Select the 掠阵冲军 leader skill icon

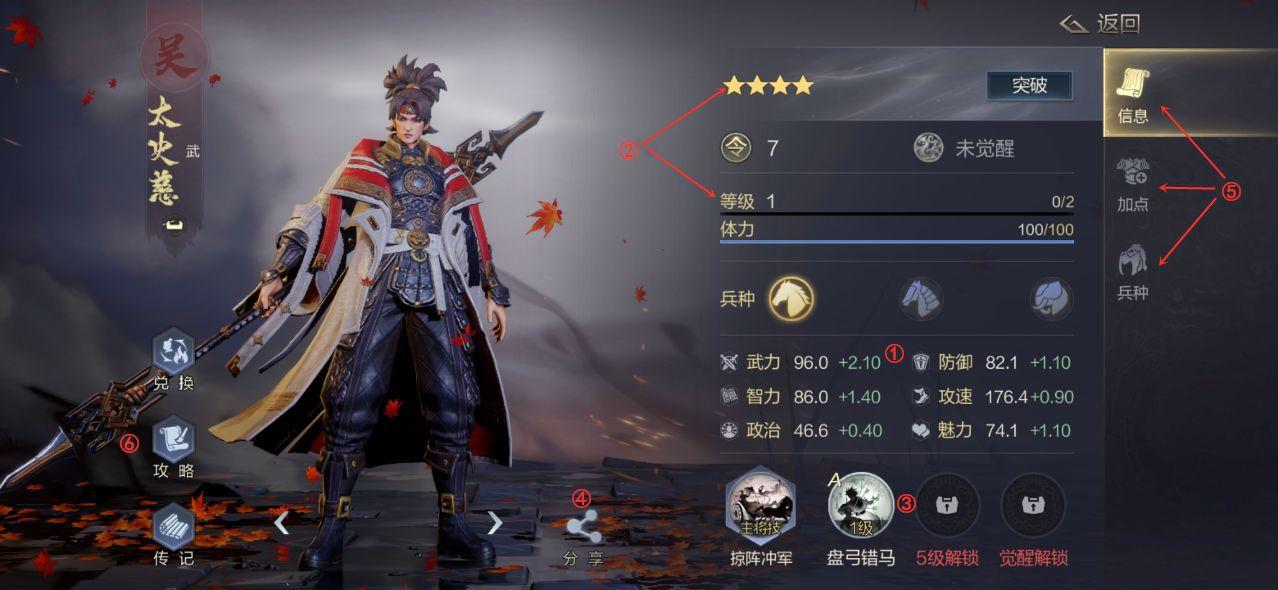tap(761, 505)
